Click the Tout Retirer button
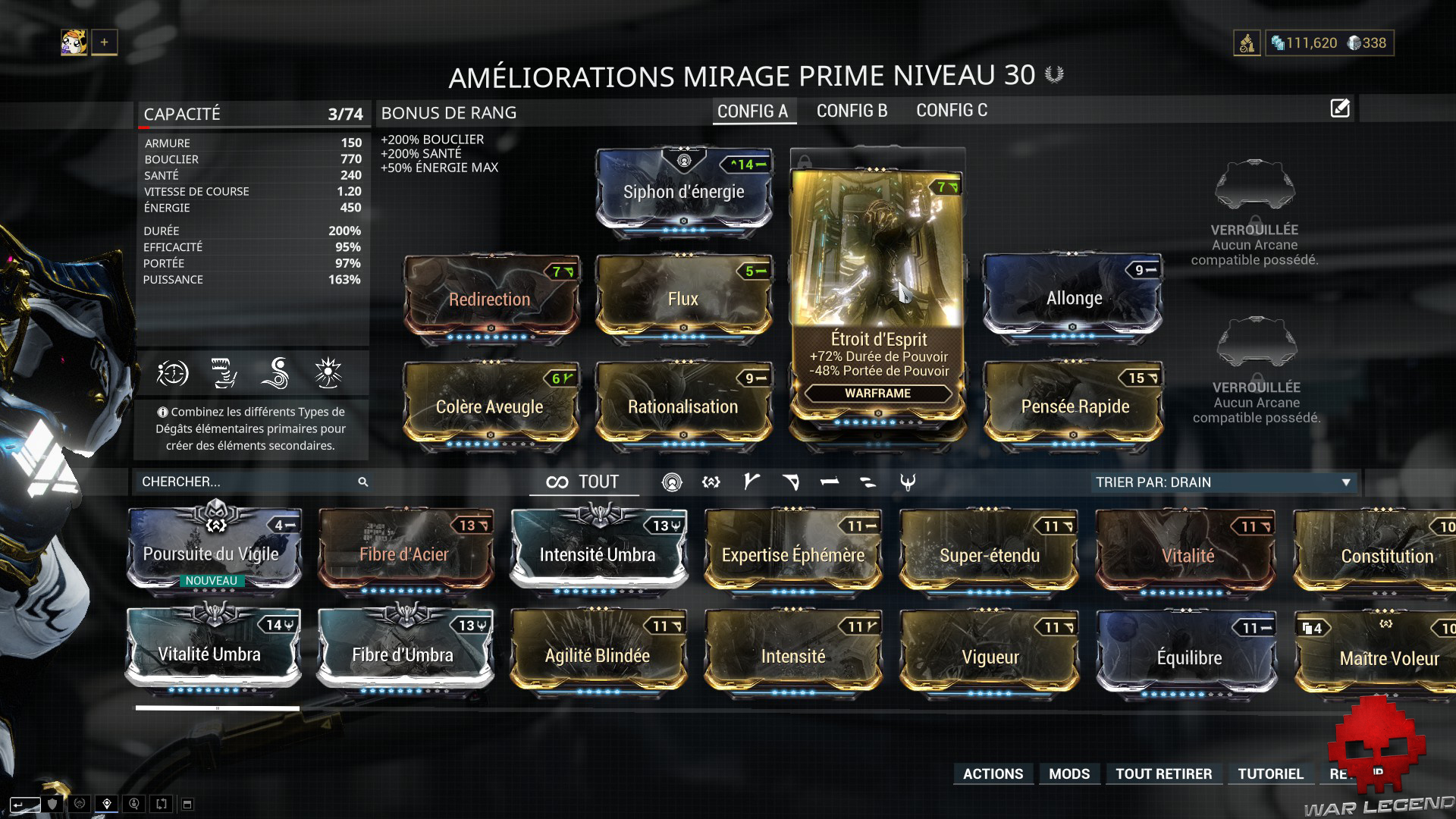The image size is (1456, 819). 1163,773
